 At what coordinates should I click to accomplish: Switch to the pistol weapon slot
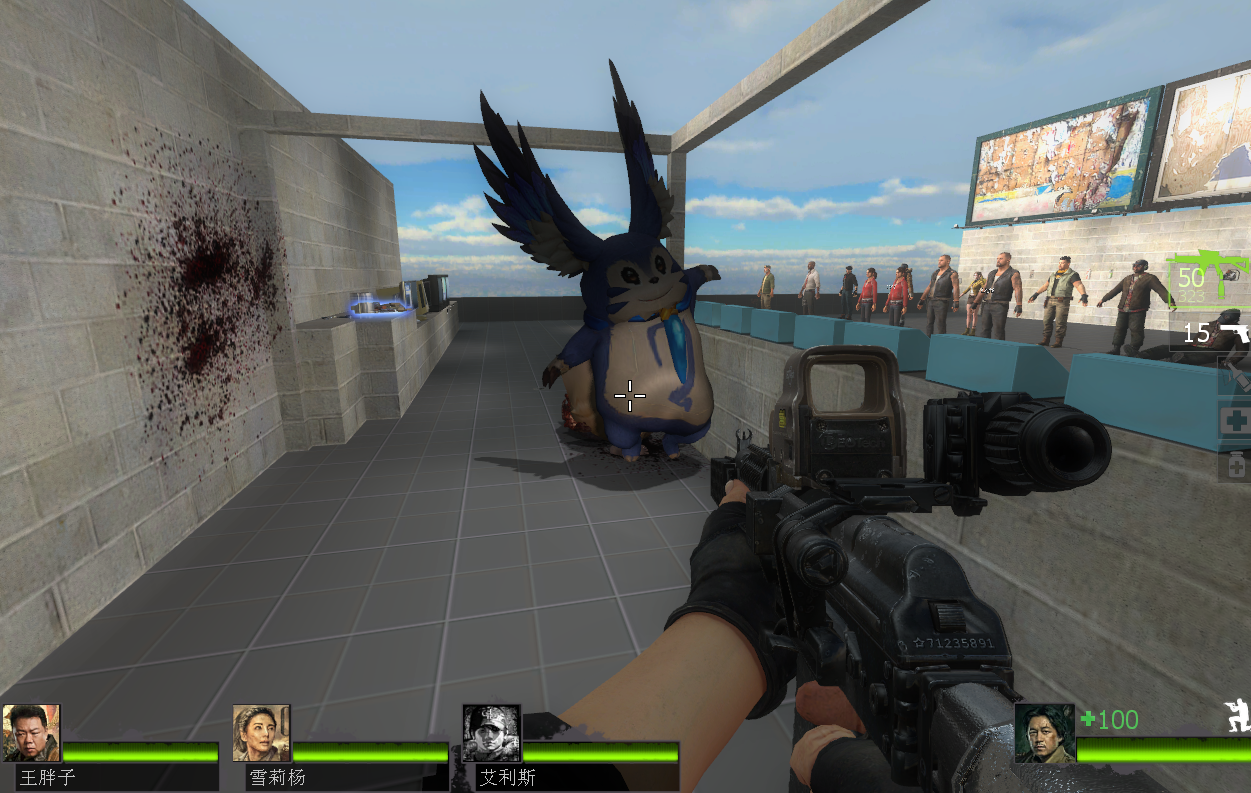tap(1215, 331)
